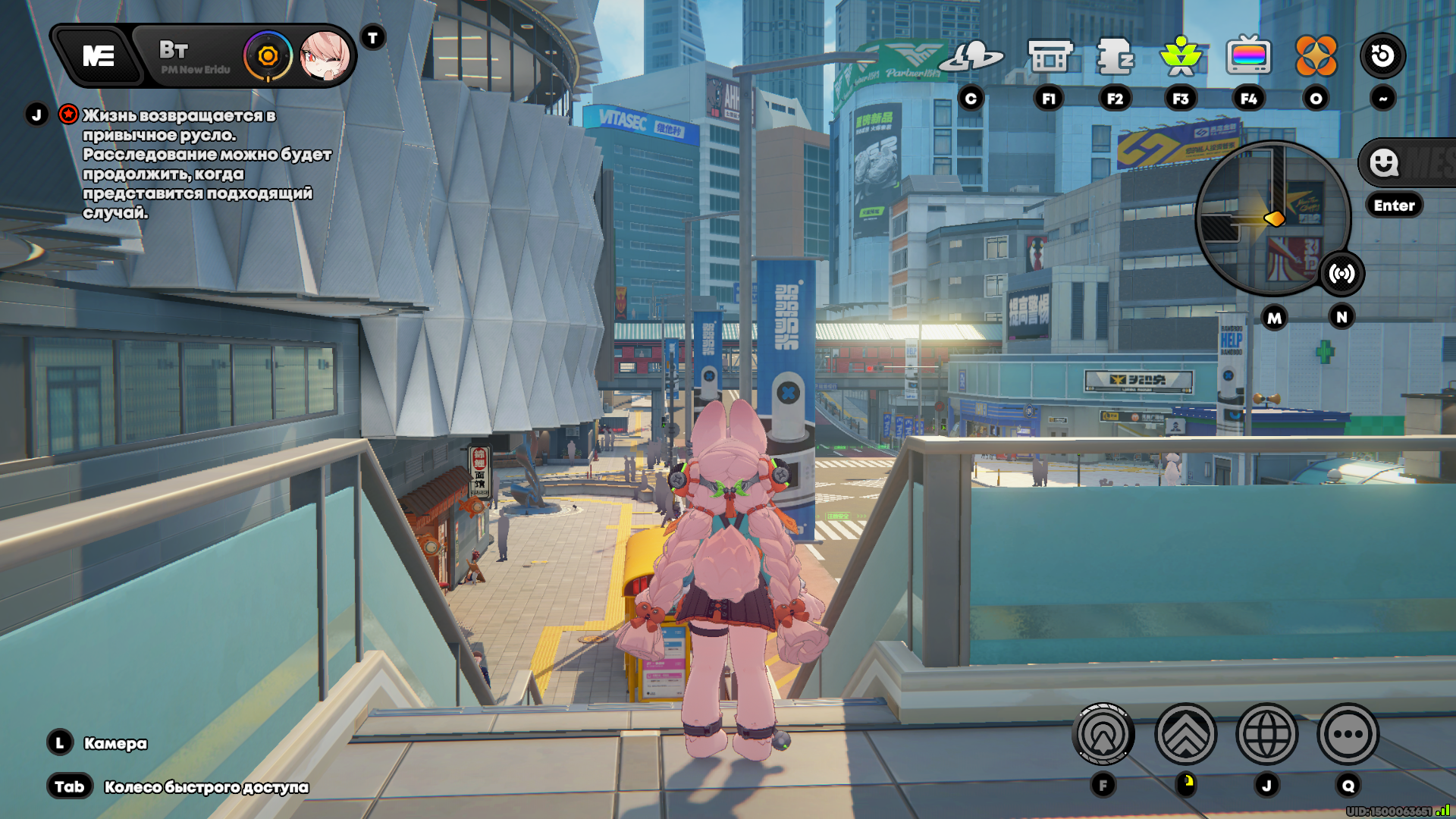Open the three-dots more options button

(x=1348, y=734)
